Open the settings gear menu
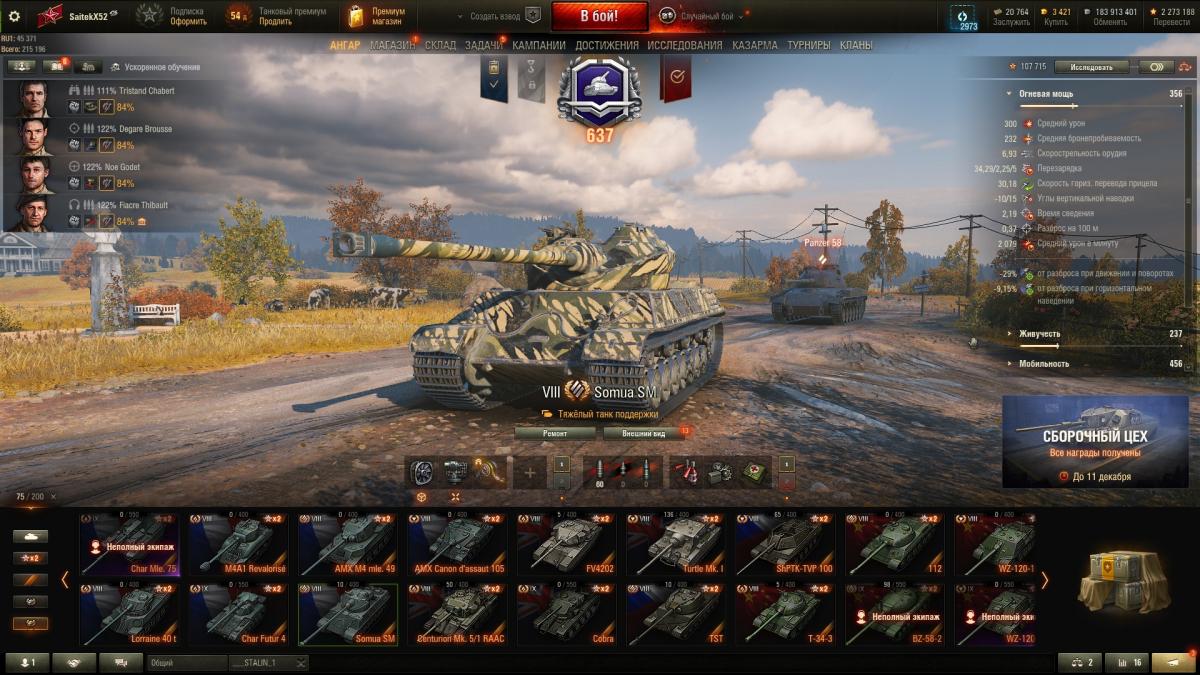Screen dimensions: 1200x675 [14, 16]
